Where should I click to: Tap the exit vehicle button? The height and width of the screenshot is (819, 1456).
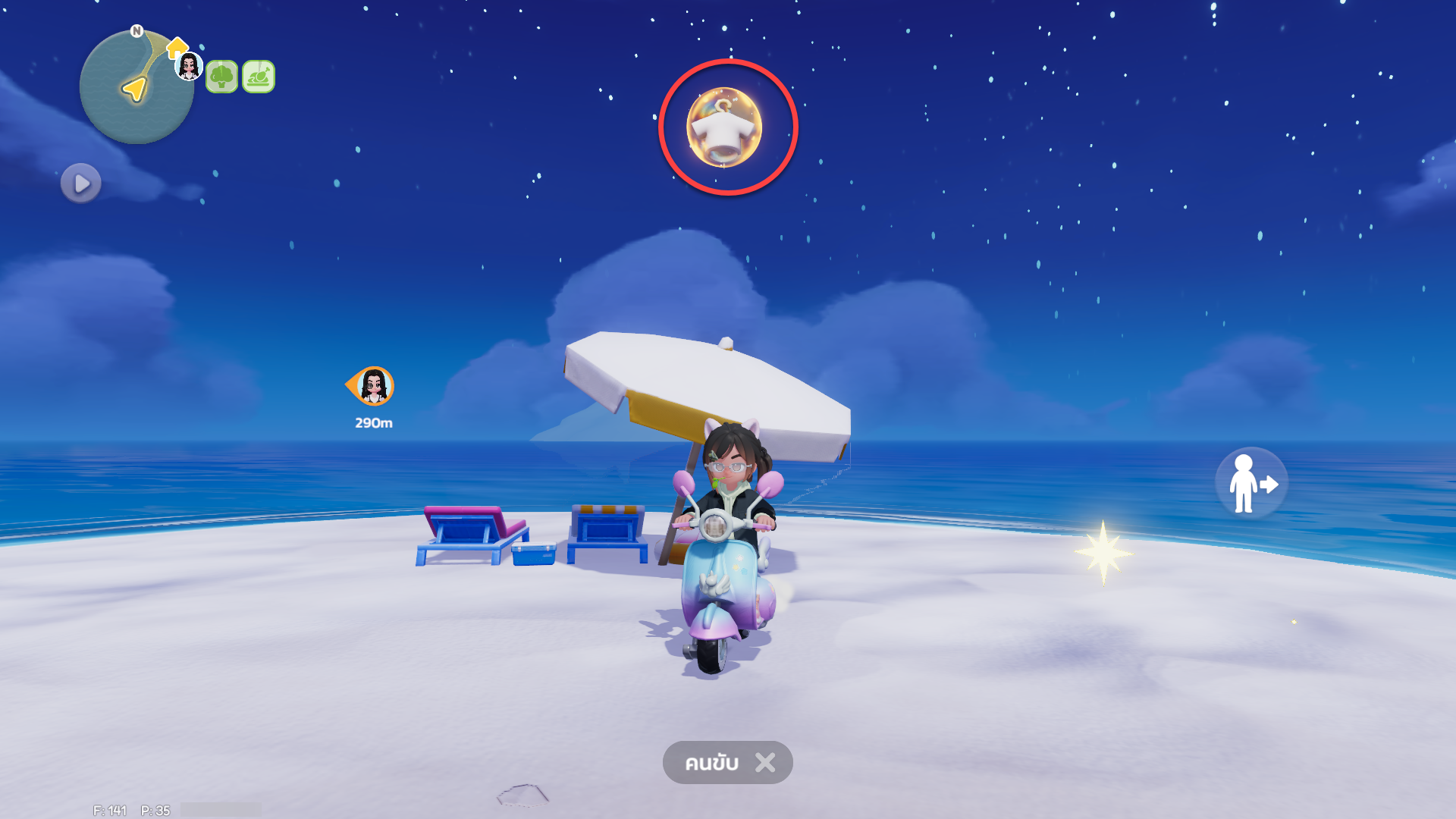pos(1251,483)
